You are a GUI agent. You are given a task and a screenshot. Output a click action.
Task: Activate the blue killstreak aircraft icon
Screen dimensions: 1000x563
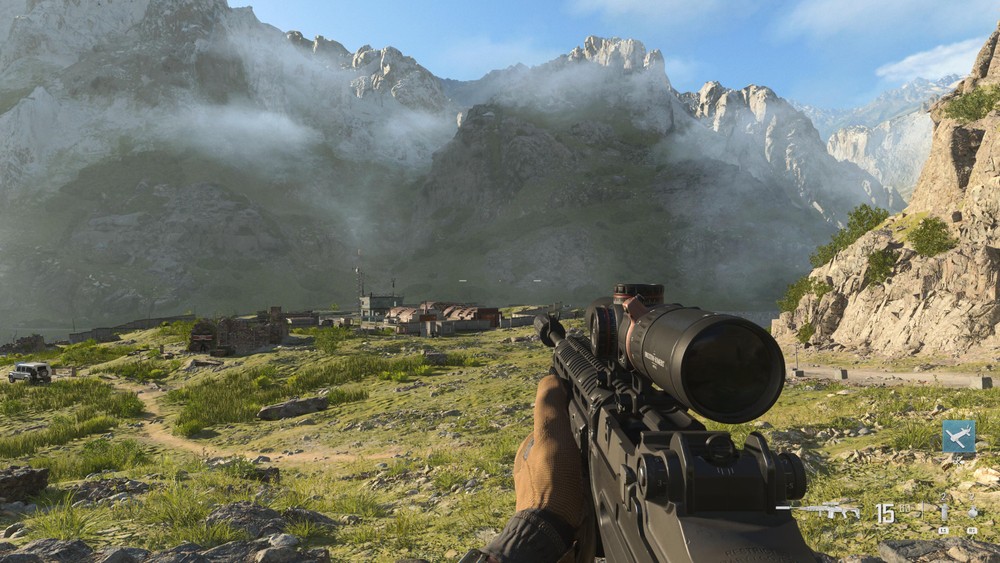958,436
